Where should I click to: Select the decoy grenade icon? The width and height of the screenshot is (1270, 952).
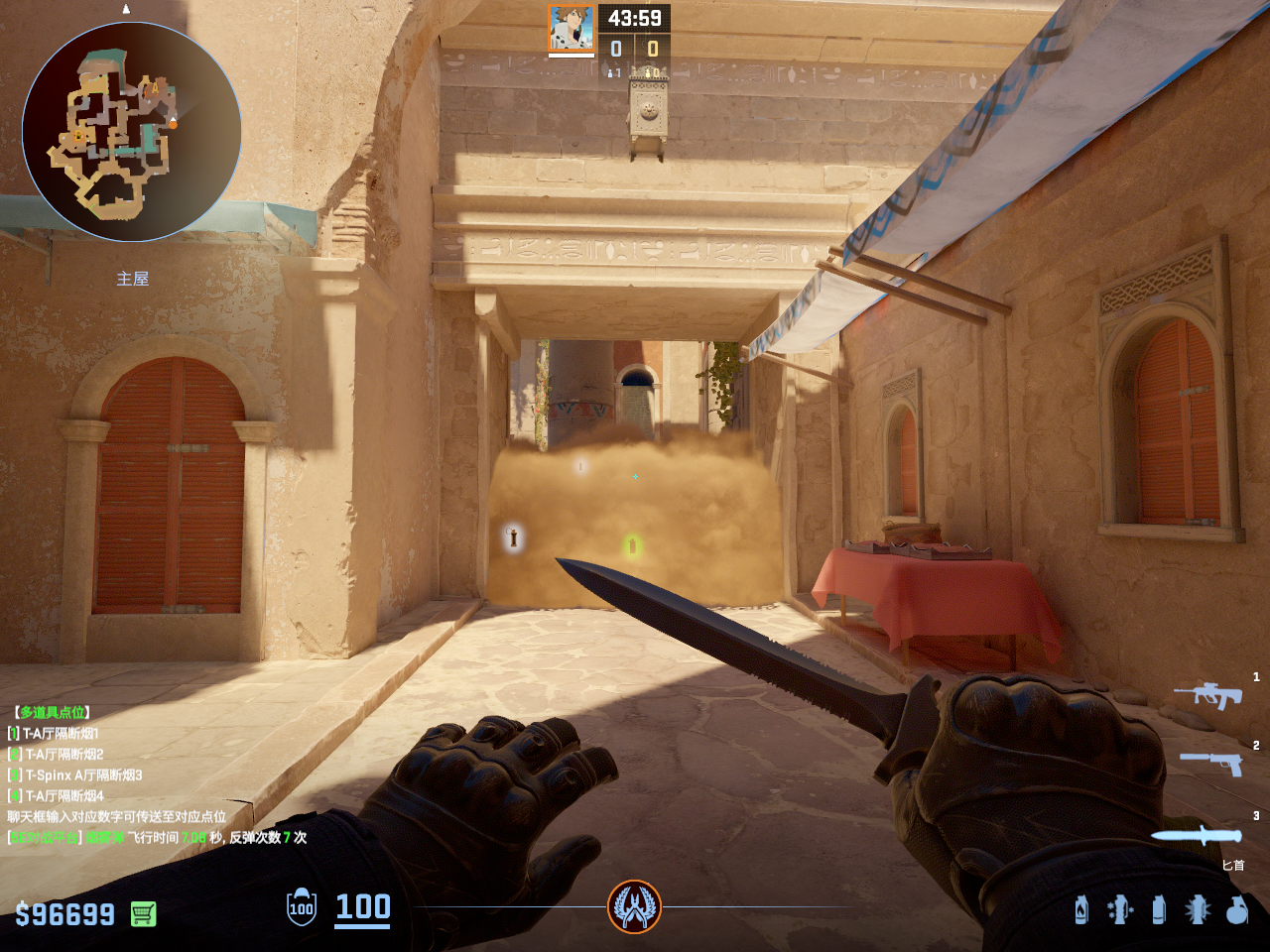point(1120,909)
